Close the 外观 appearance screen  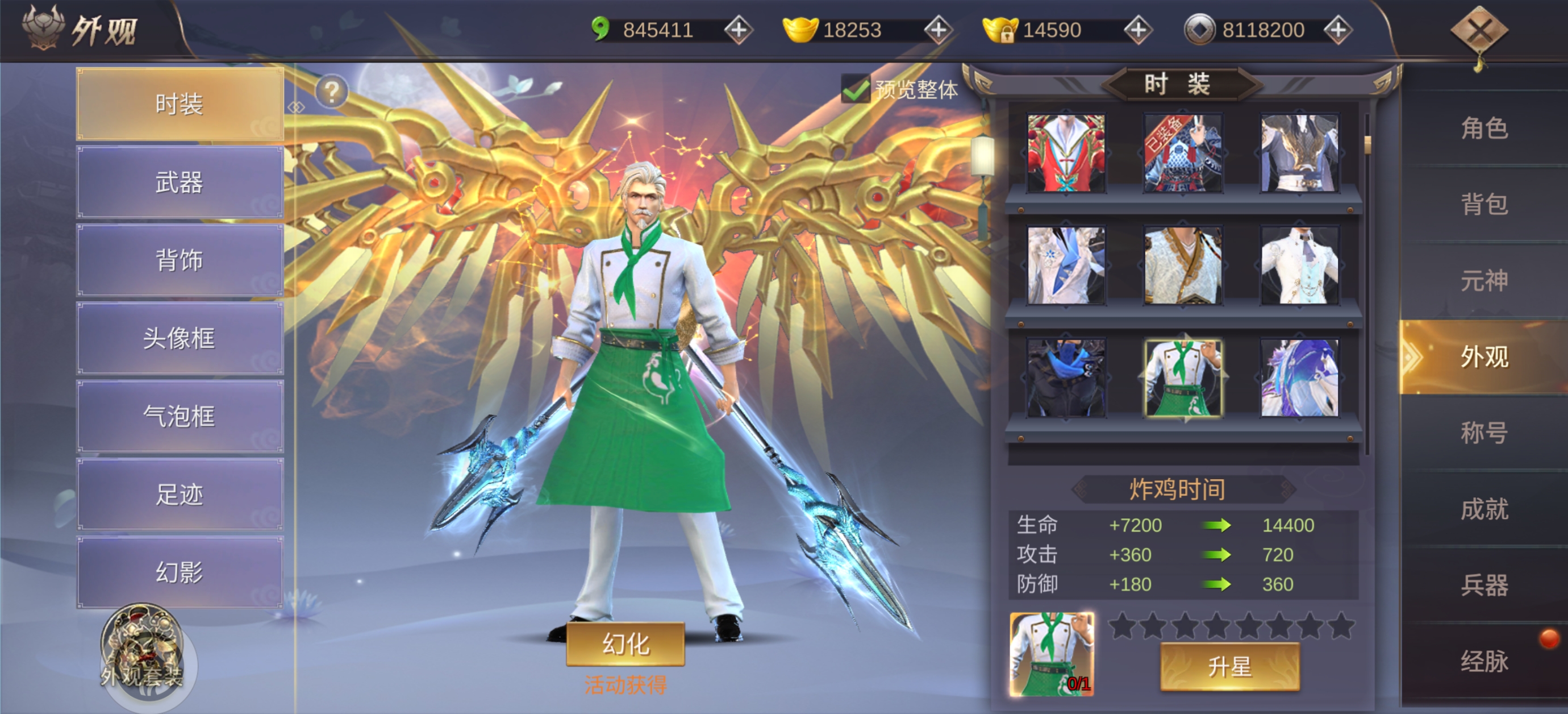coord(1479,31)
